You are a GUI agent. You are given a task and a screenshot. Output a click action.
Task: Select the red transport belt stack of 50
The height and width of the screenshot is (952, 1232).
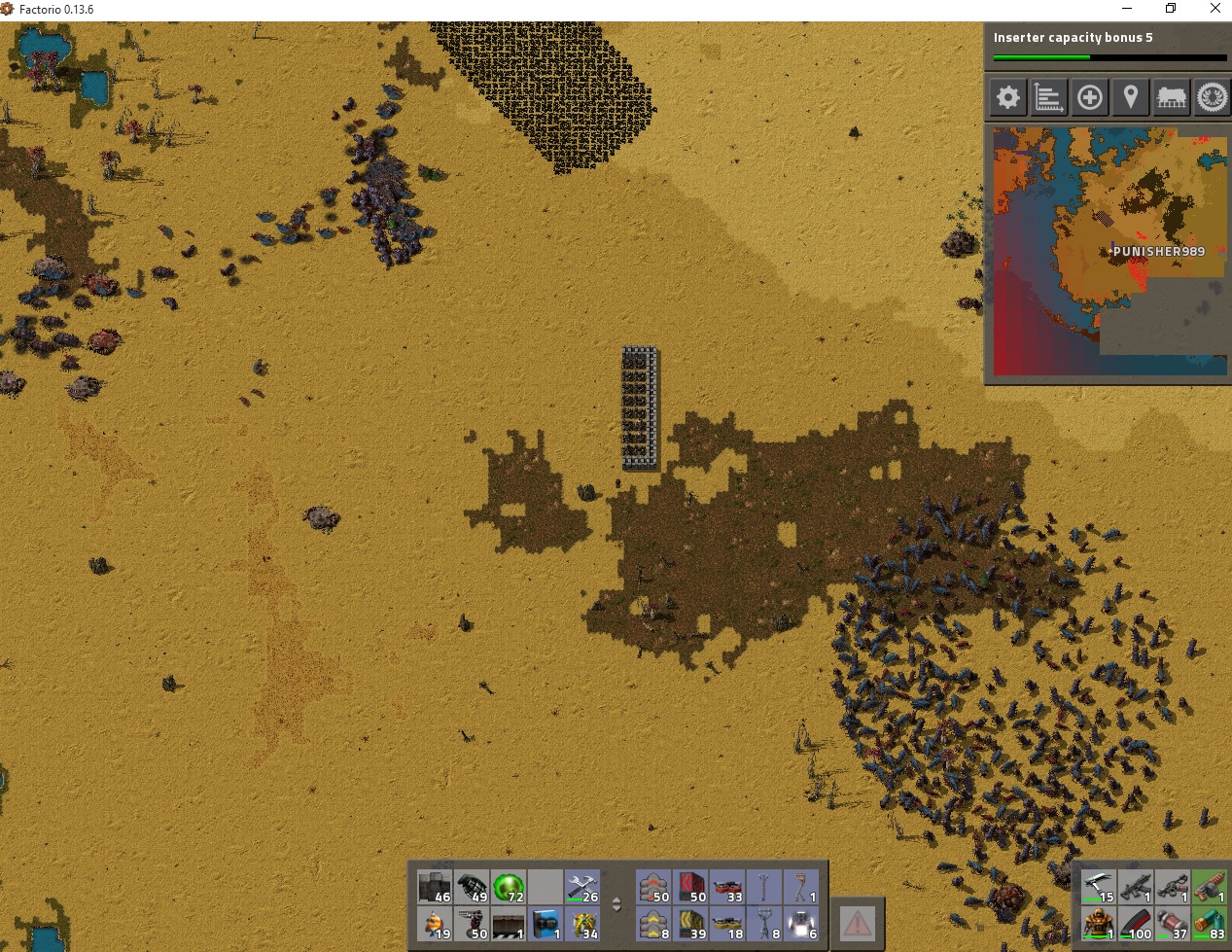(x=690, y=888)
